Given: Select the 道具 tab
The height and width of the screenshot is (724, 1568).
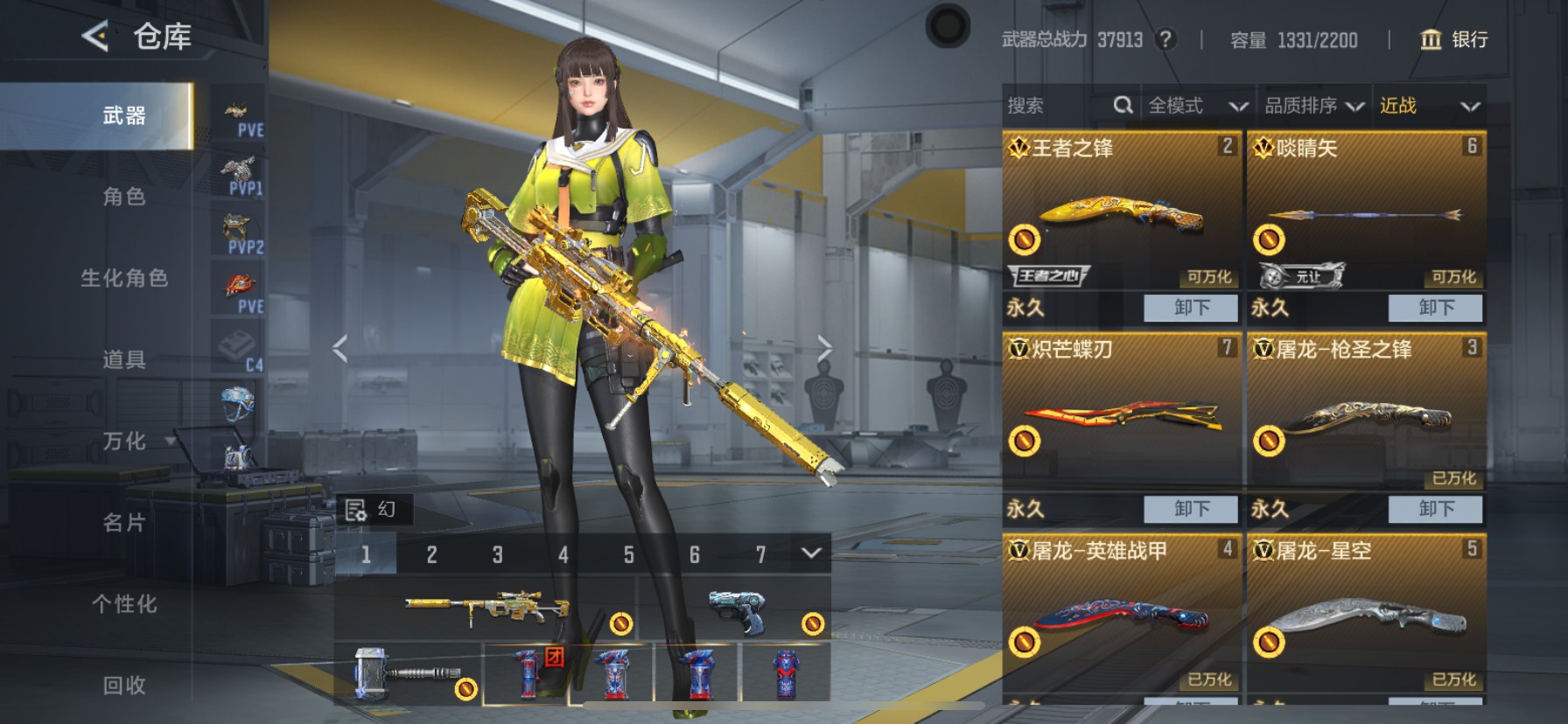Looking at the screenshot, I should (x=124, y=359).
